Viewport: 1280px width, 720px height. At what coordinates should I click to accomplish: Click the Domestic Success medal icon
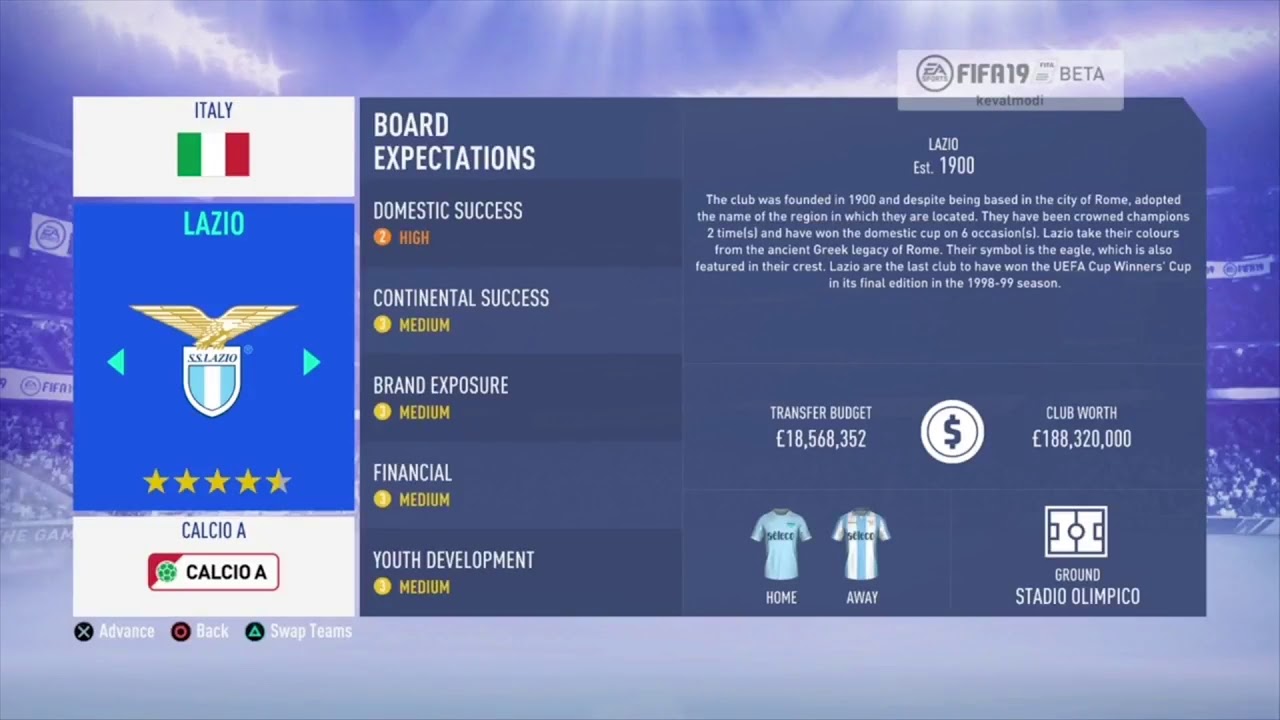(382, 237)
